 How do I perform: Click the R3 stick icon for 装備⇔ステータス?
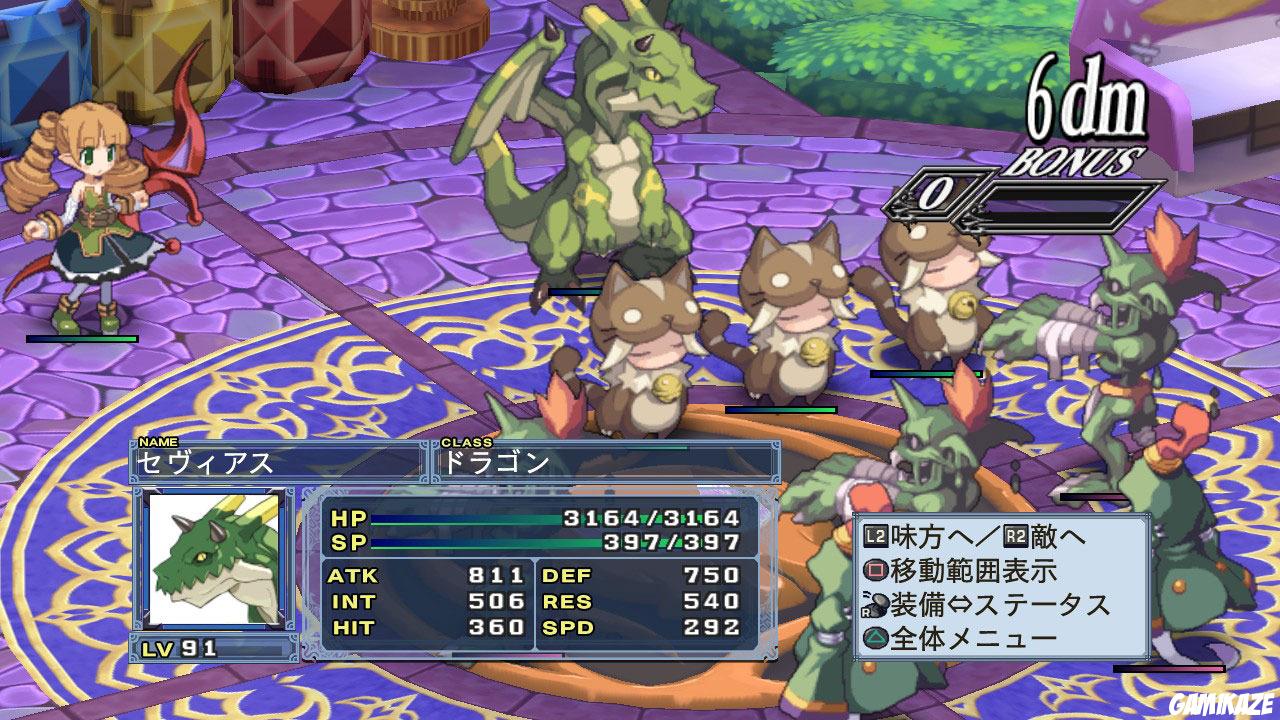[877, 603]
